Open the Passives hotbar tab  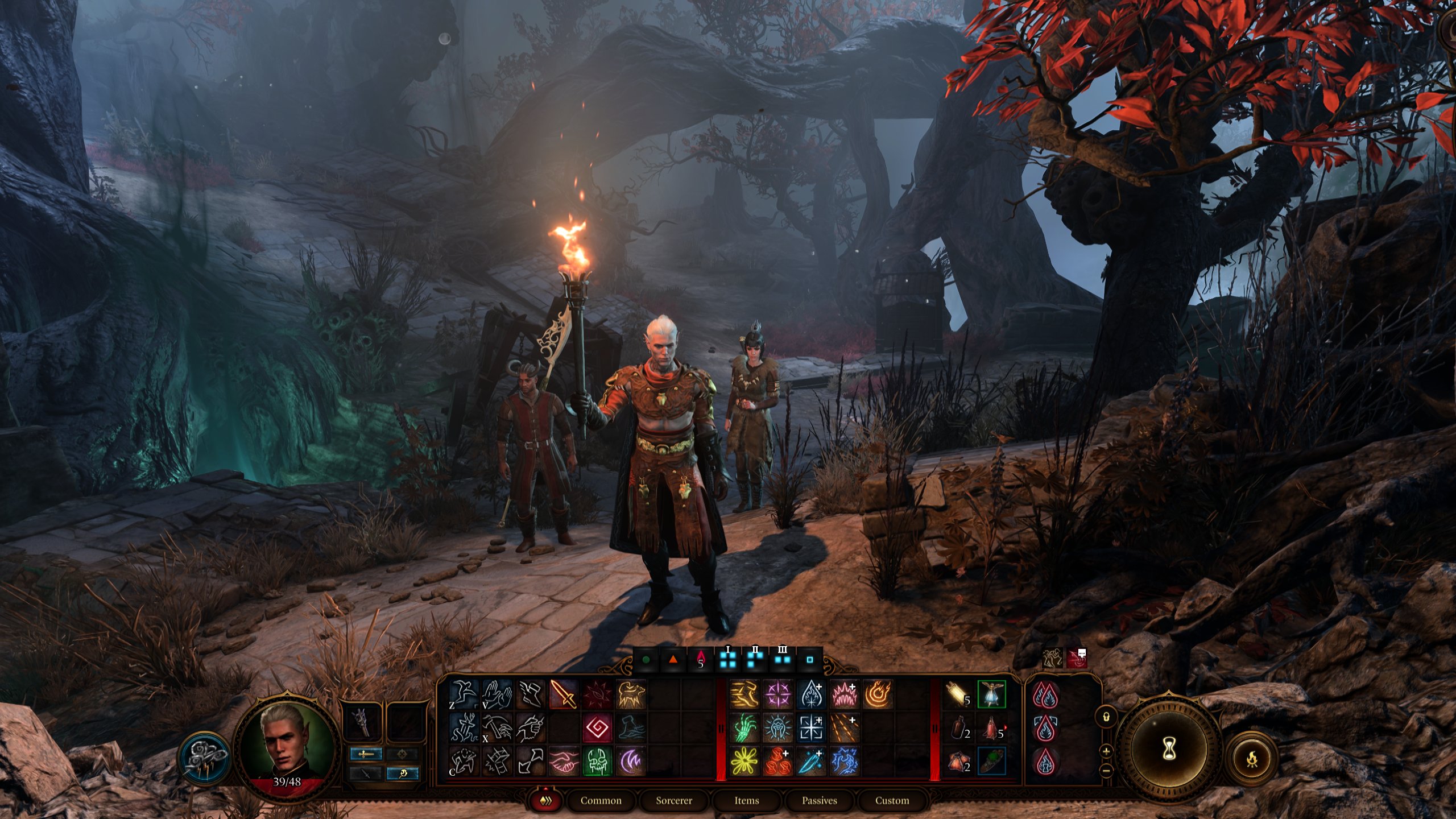point(819,800)
